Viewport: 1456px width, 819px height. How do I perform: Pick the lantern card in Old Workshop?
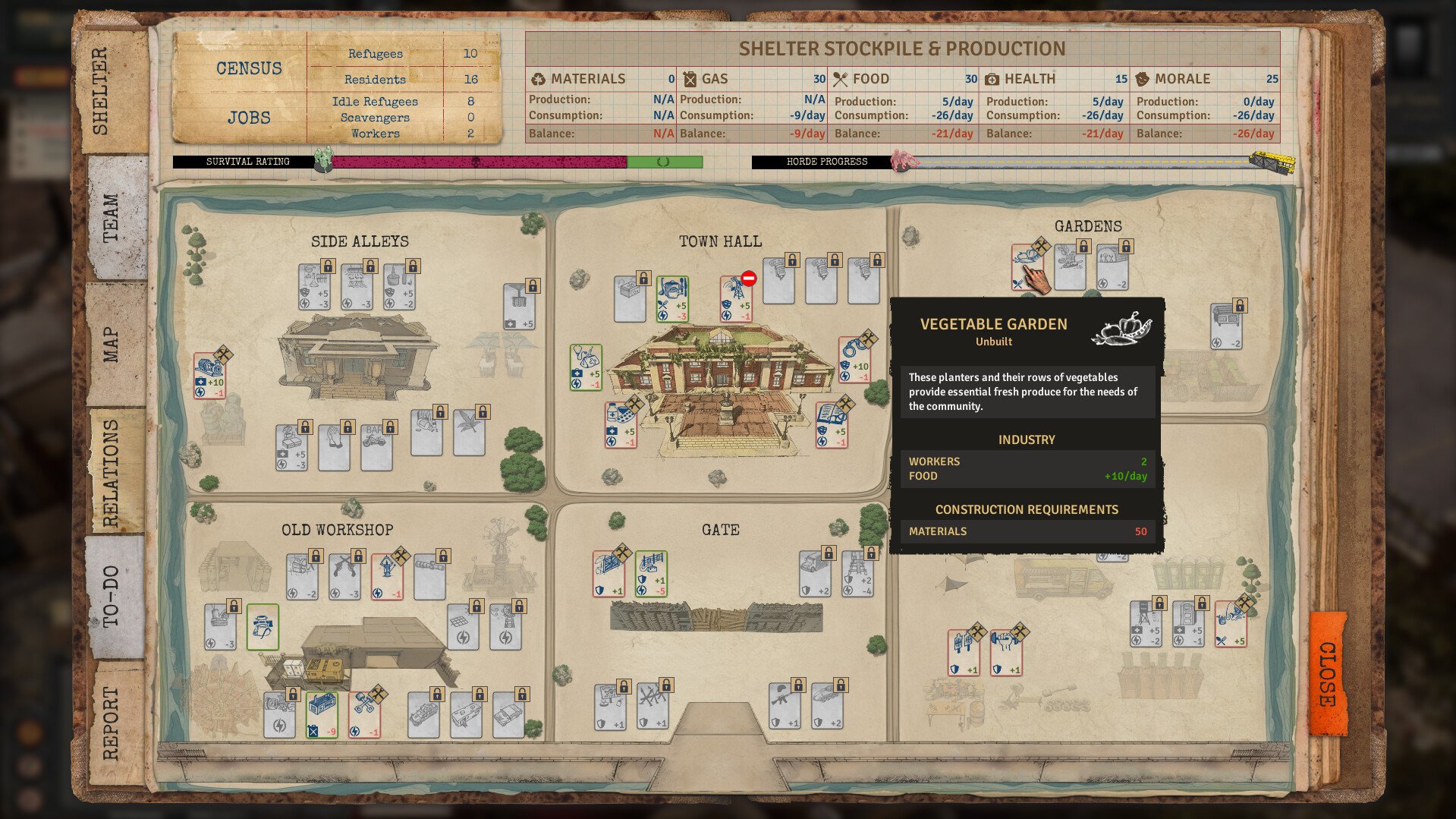[x=387, y=576]
